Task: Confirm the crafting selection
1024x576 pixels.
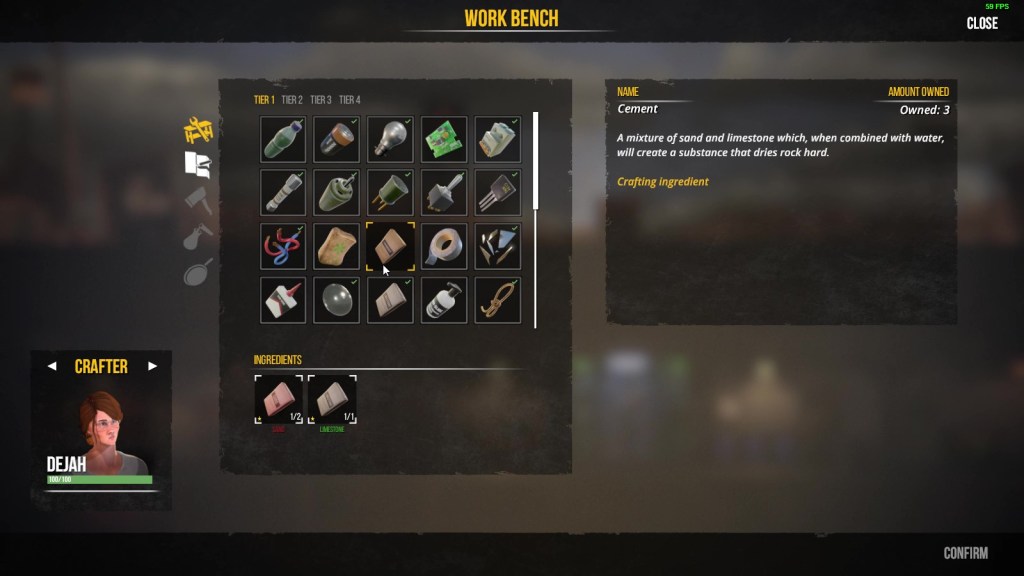Action: coord(965,553)
